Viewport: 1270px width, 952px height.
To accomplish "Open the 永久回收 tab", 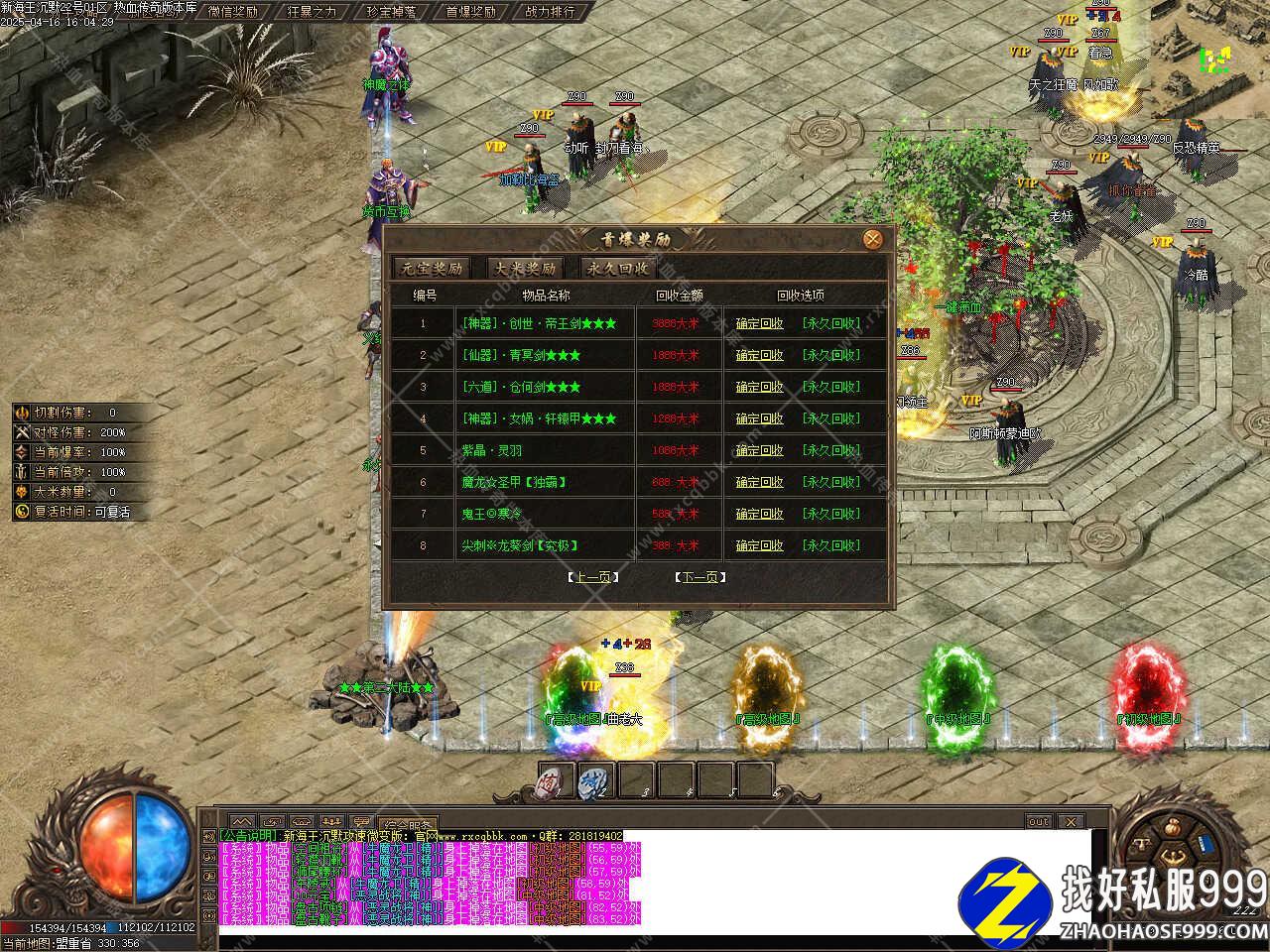I will (618, 268).
